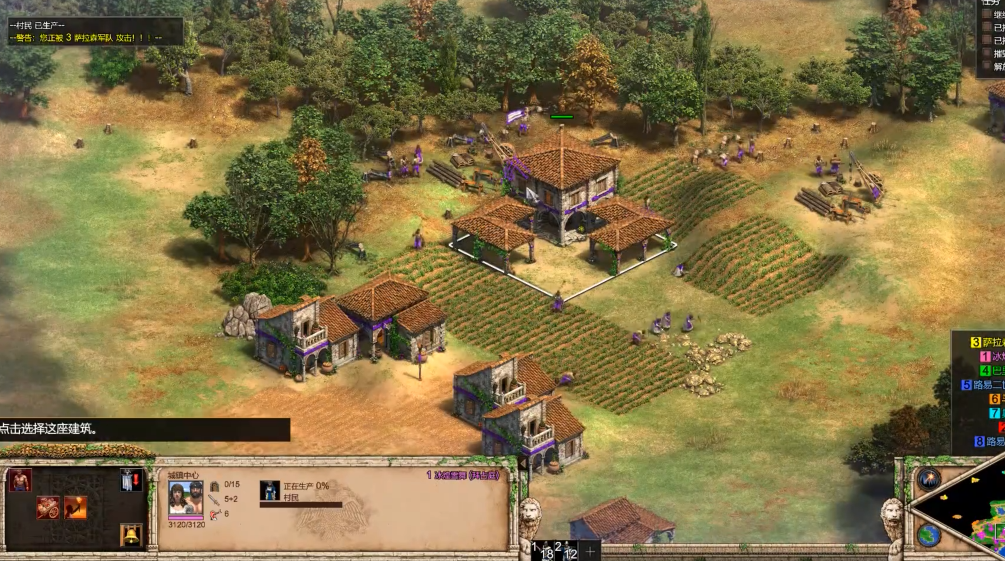
Task: Add a new control group with plus button
Action: click(591, 551)
